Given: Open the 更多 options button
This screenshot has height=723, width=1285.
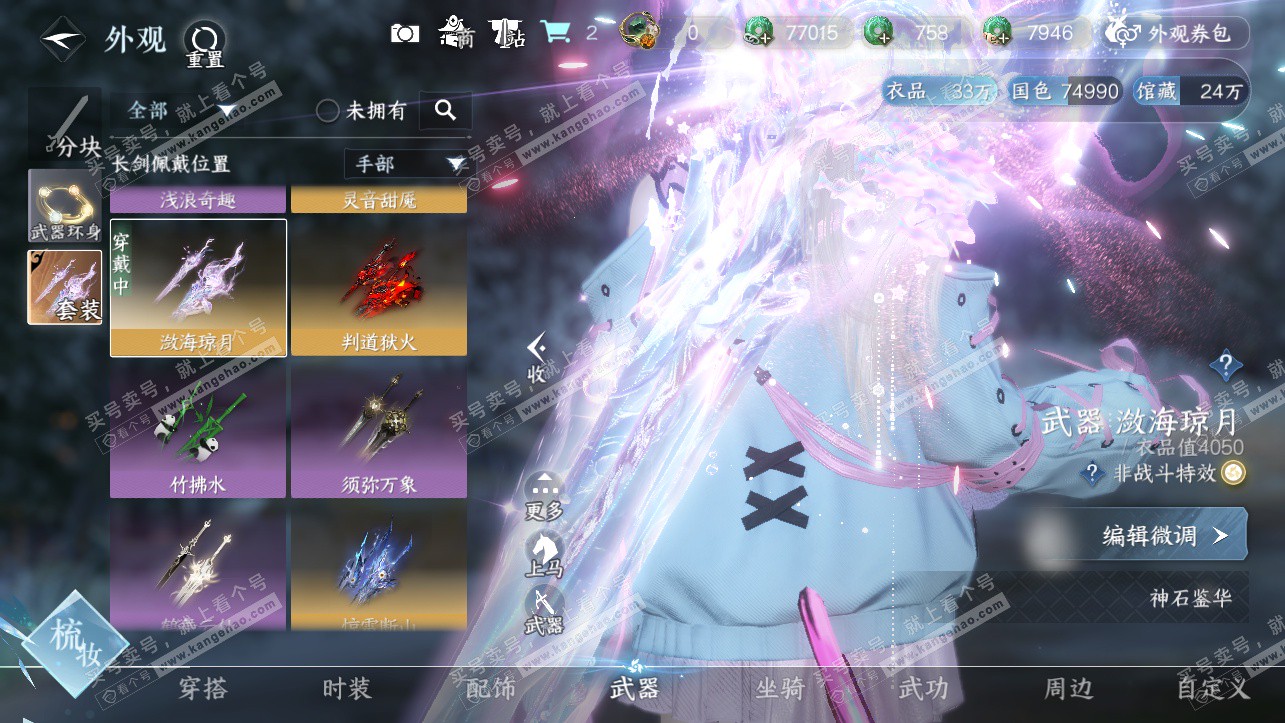Looking at the screenshot, I should tap(544, 496).
